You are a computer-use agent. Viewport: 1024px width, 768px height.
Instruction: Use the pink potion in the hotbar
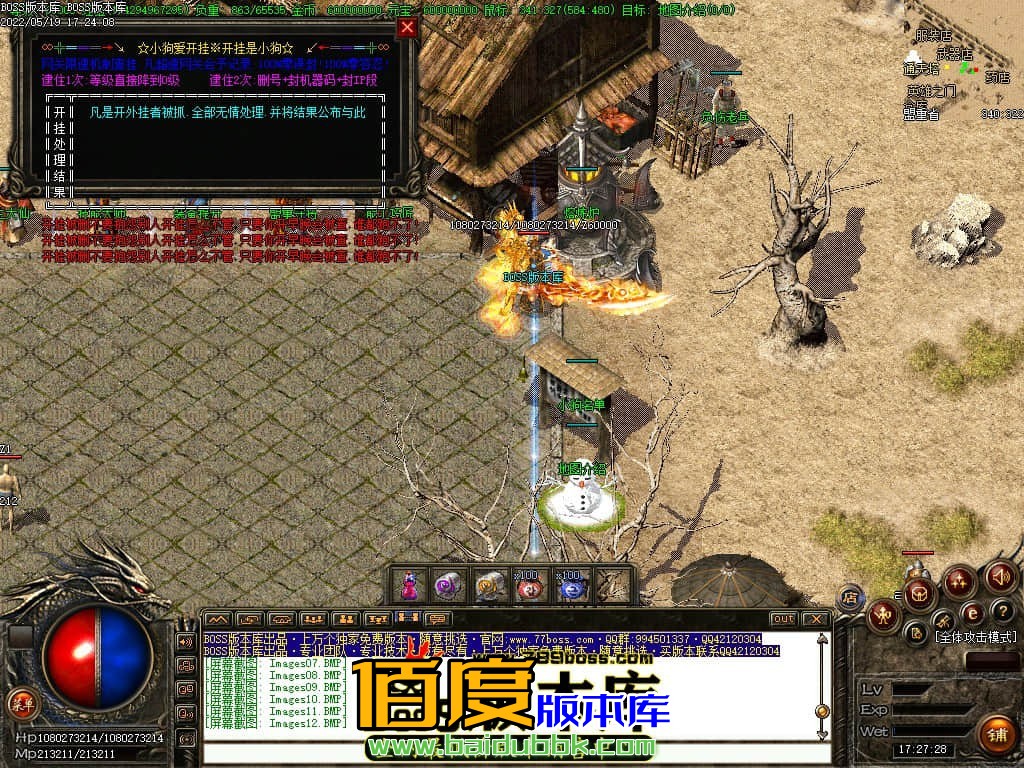[x=409, y=585]
